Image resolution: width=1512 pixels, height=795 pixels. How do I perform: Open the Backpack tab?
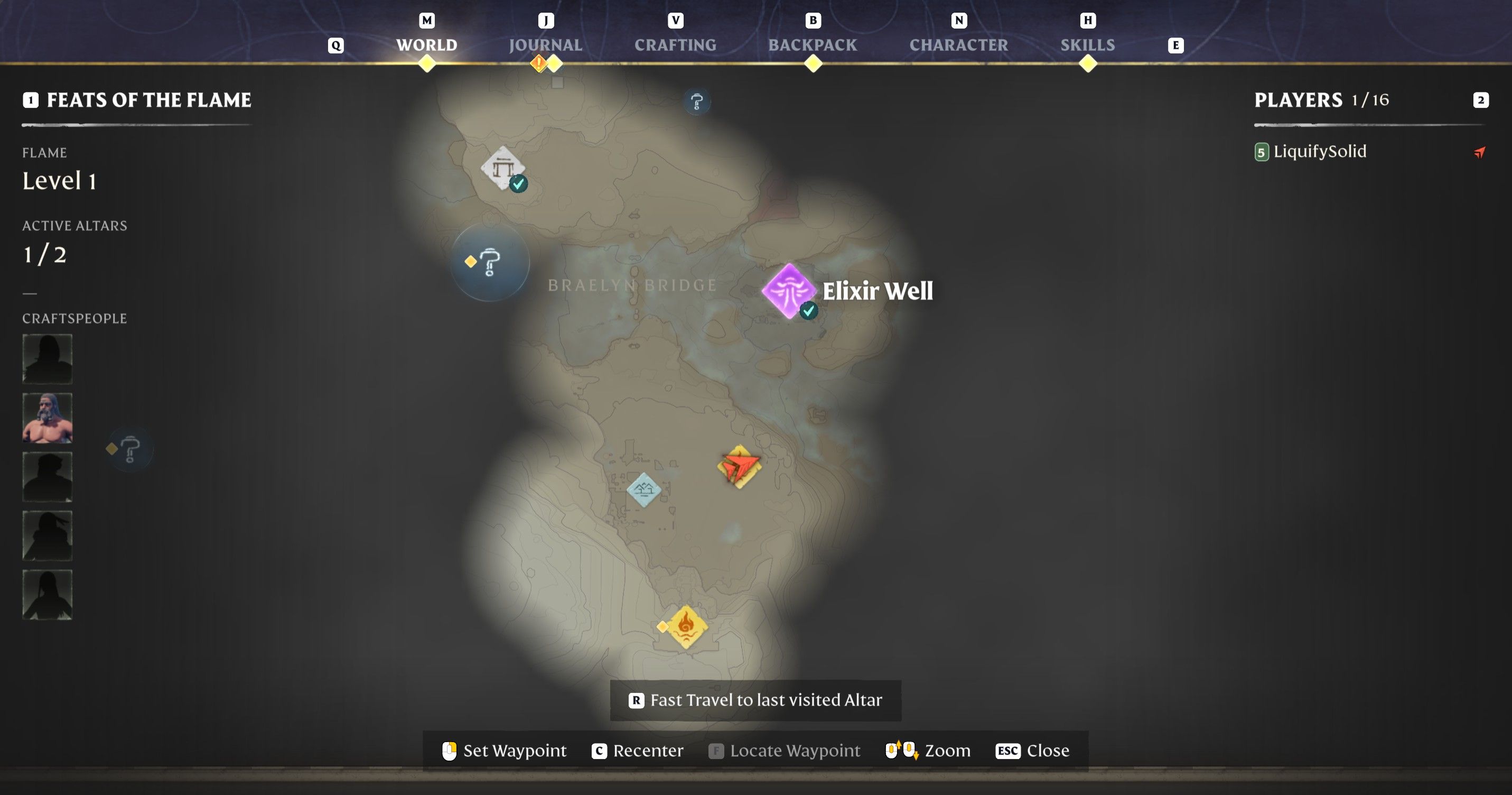click(x=813, y=44)
